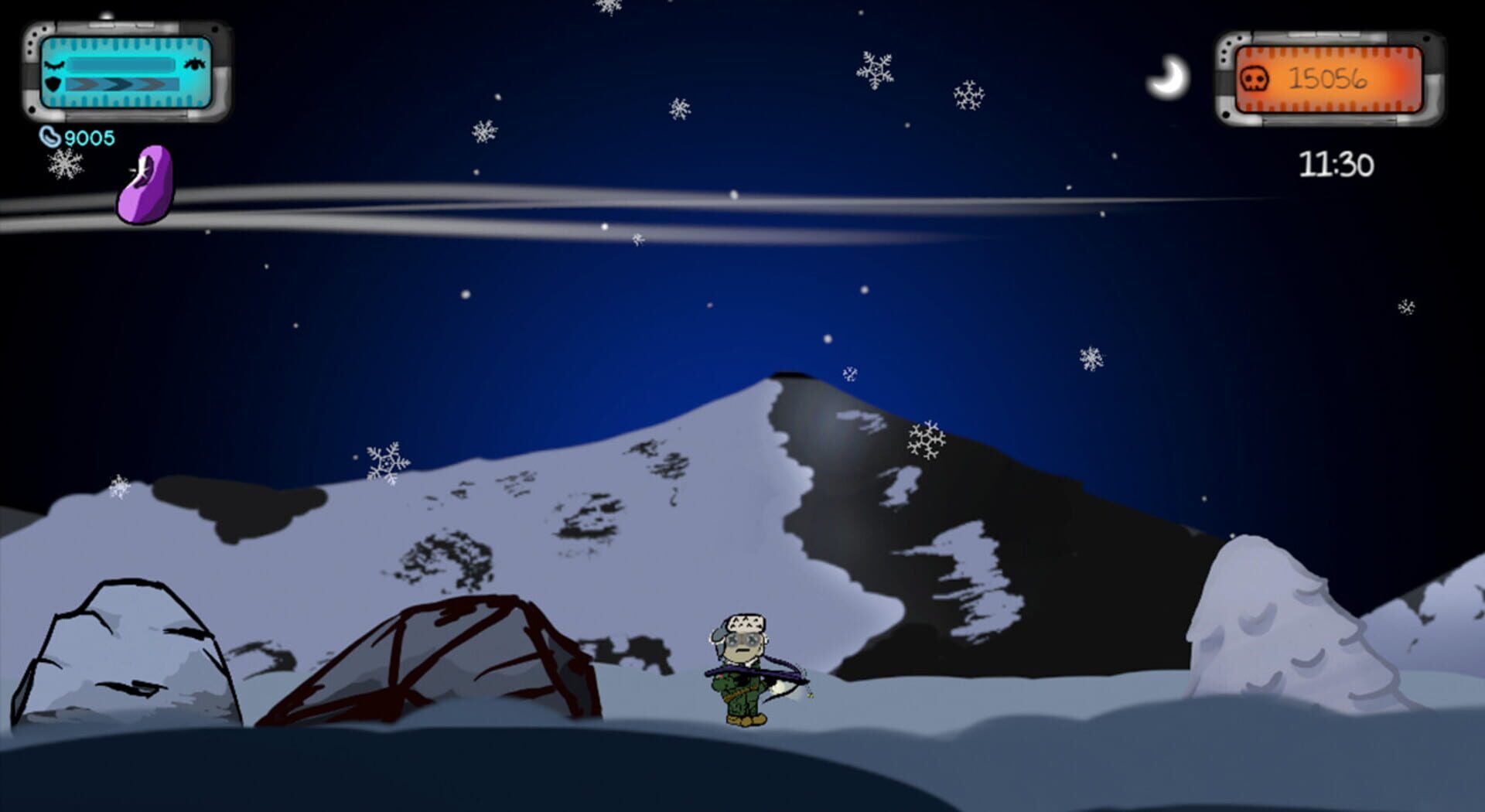
Task: Select the bean currency icon beside 9005
Action: pyautogui.click(x=50, y=136)
